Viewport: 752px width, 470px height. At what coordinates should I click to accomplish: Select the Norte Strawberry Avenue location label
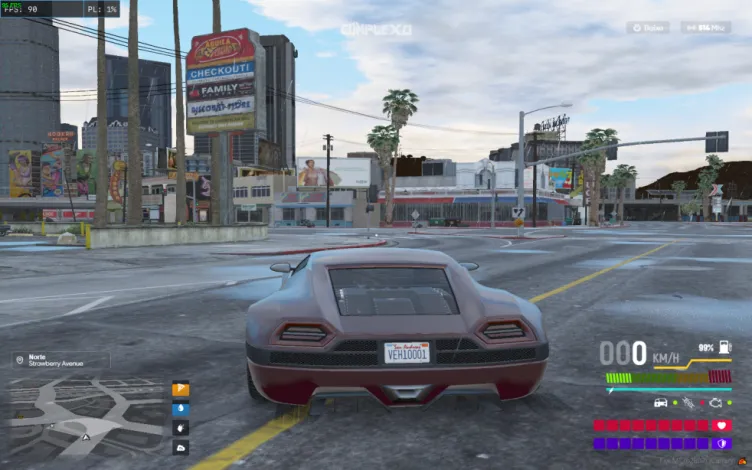(60, 360)
